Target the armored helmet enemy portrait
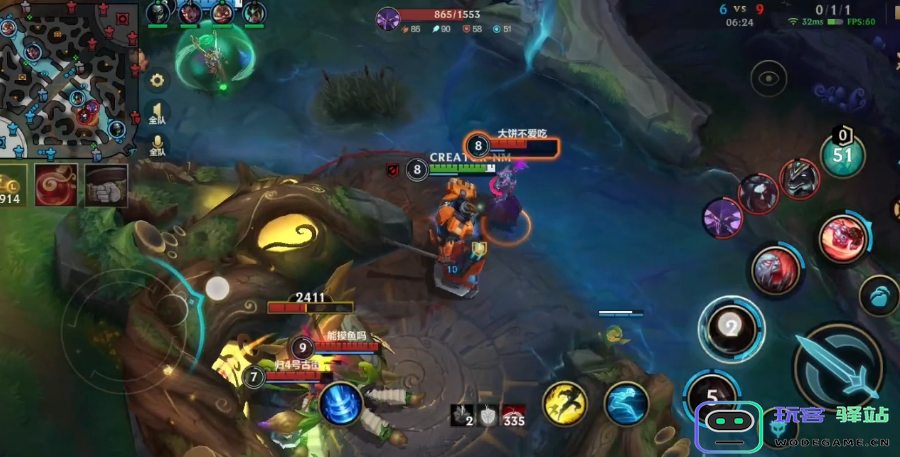This screenshot has width=900, height=457. [x=800, y=178]
